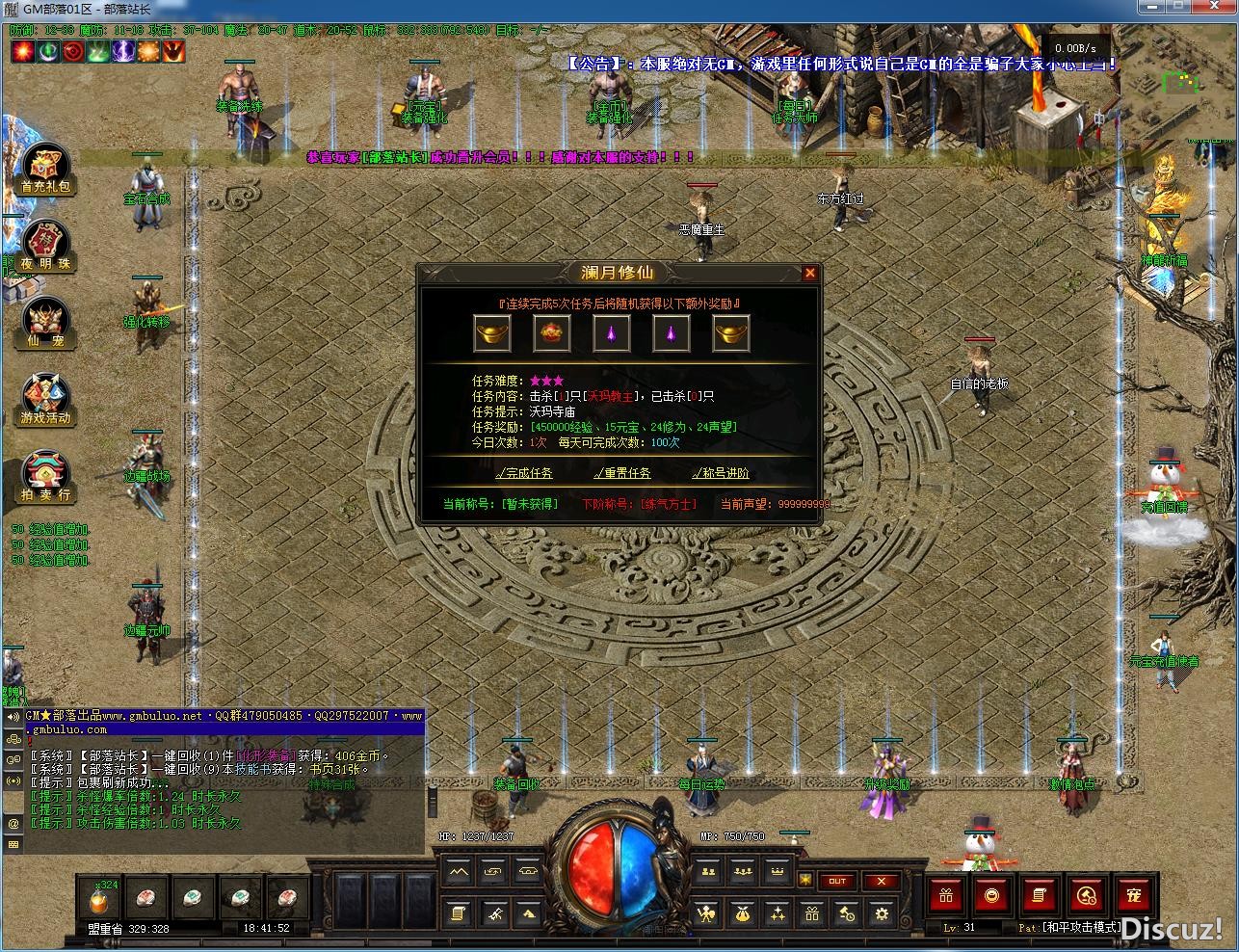This screenshot has width=1239, height=952.
Task: Click the crown ranking icon above the toolbar
Action: 777,872
